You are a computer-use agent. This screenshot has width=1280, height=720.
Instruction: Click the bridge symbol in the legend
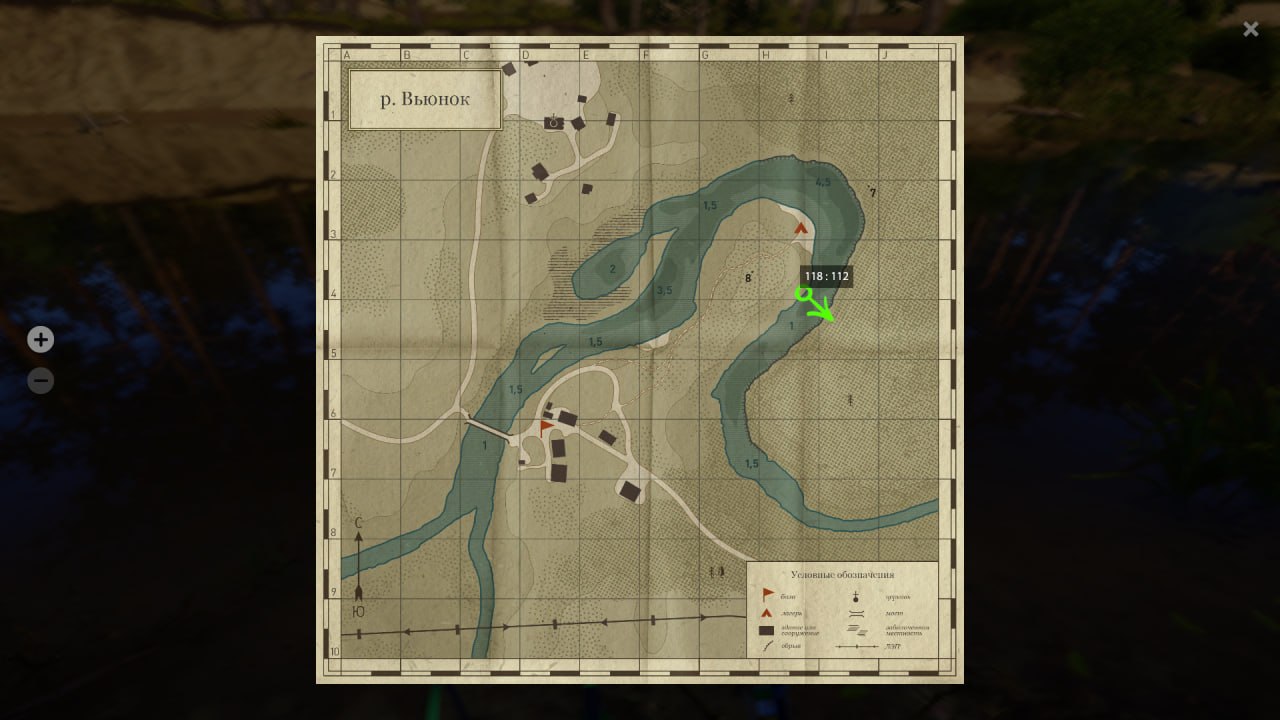coord(856,613)
